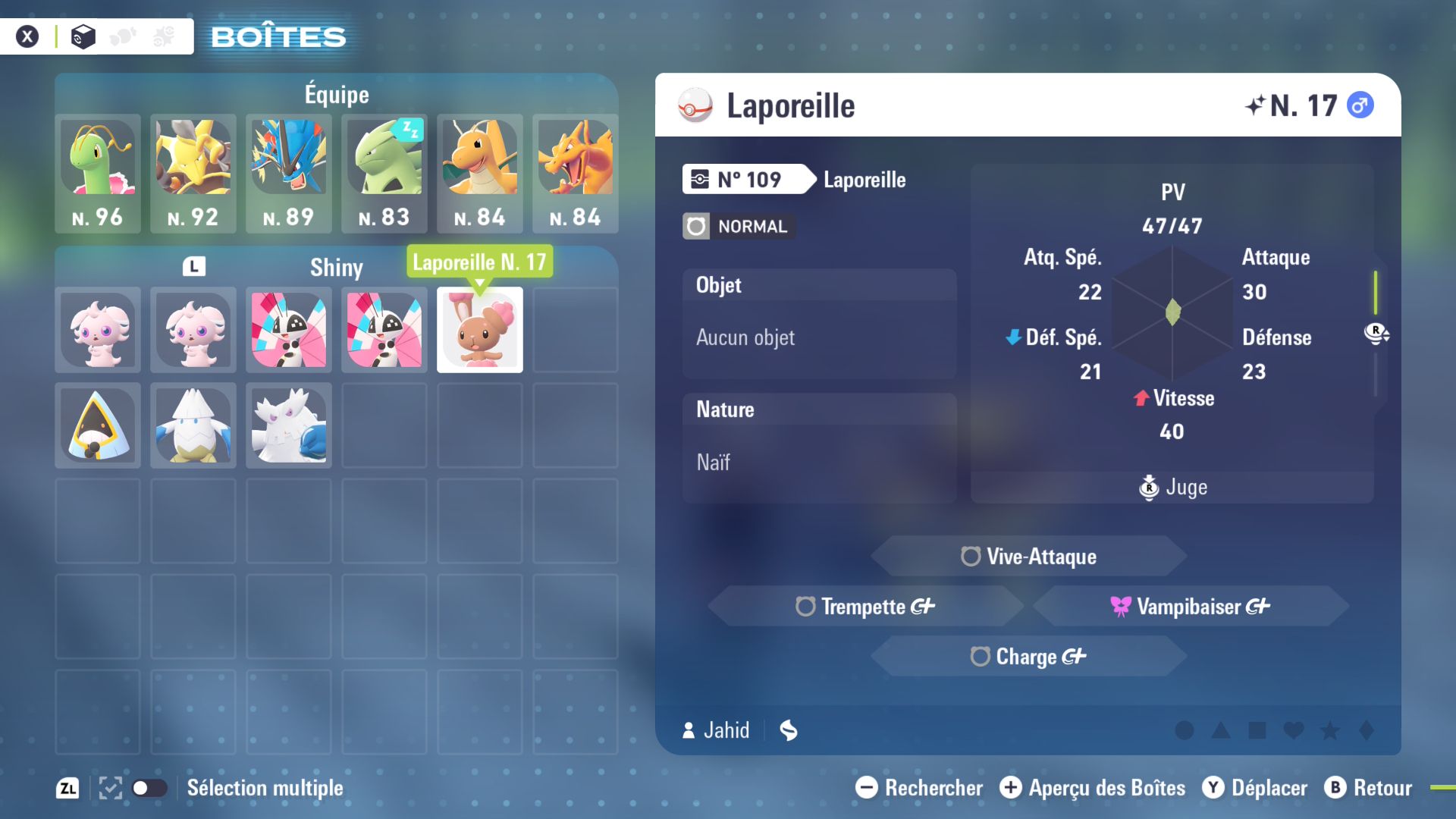Mark Laporeille with the star marking
The height and width of the screenshot is (819, 1456).
(x=1330, y=730)
